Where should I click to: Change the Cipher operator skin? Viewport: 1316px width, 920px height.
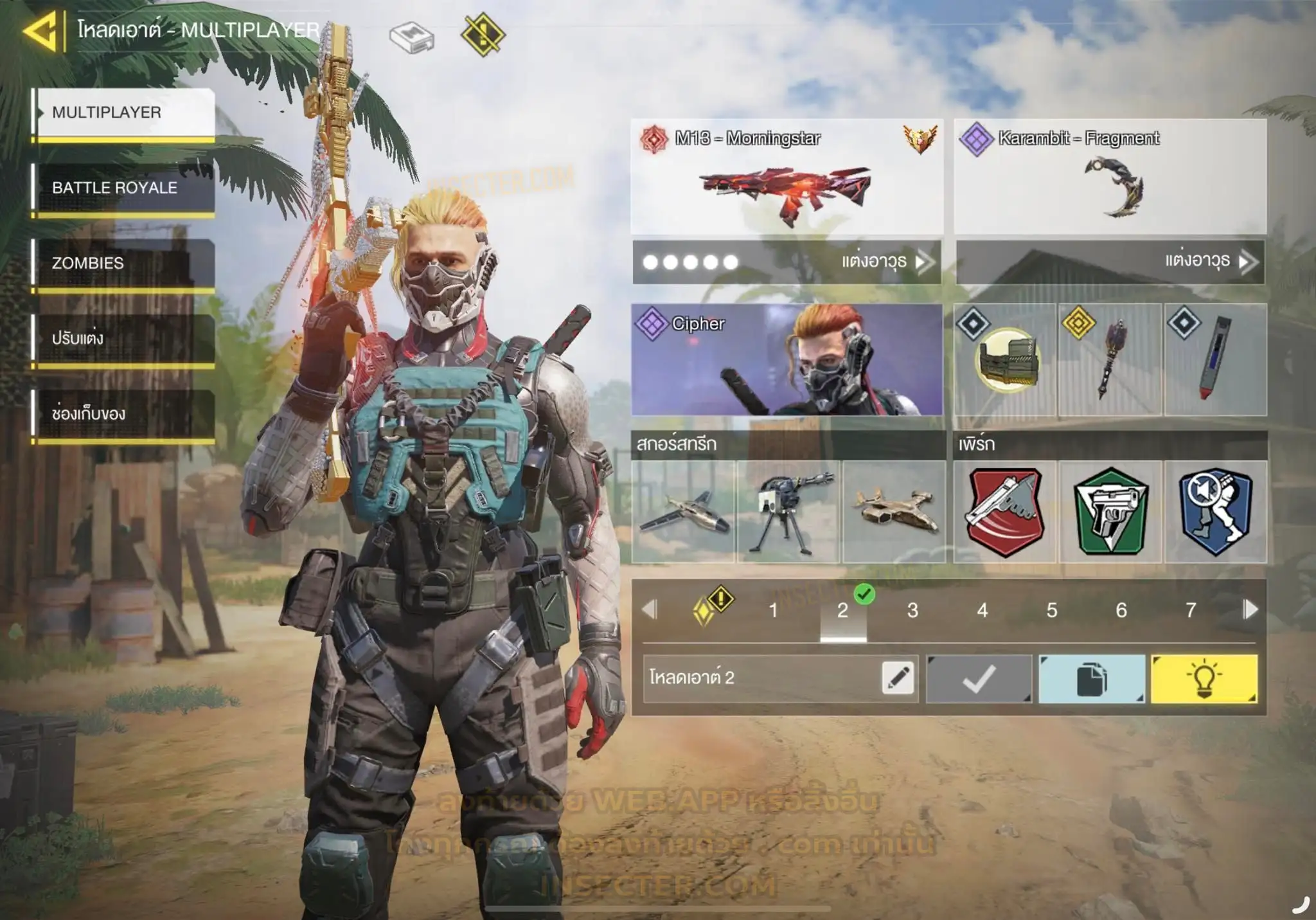click(x=787, y=359)
